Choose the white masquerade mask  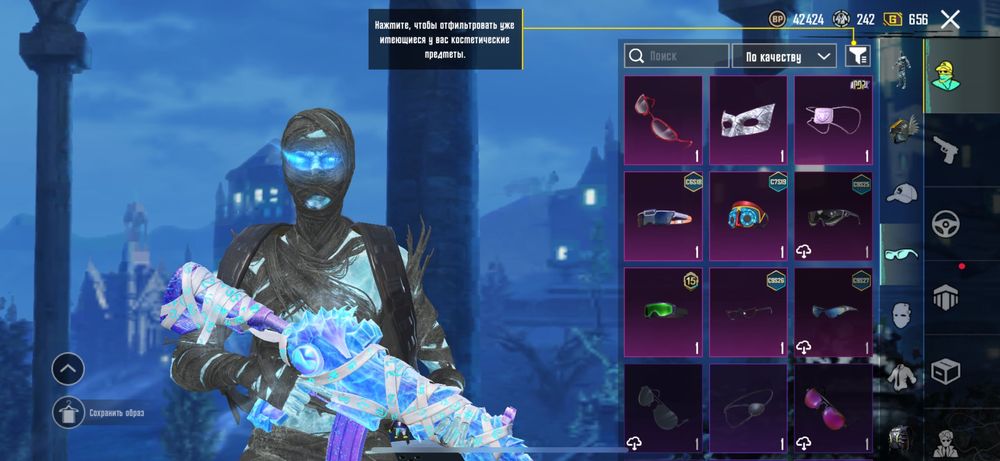[x=748, y=120]
